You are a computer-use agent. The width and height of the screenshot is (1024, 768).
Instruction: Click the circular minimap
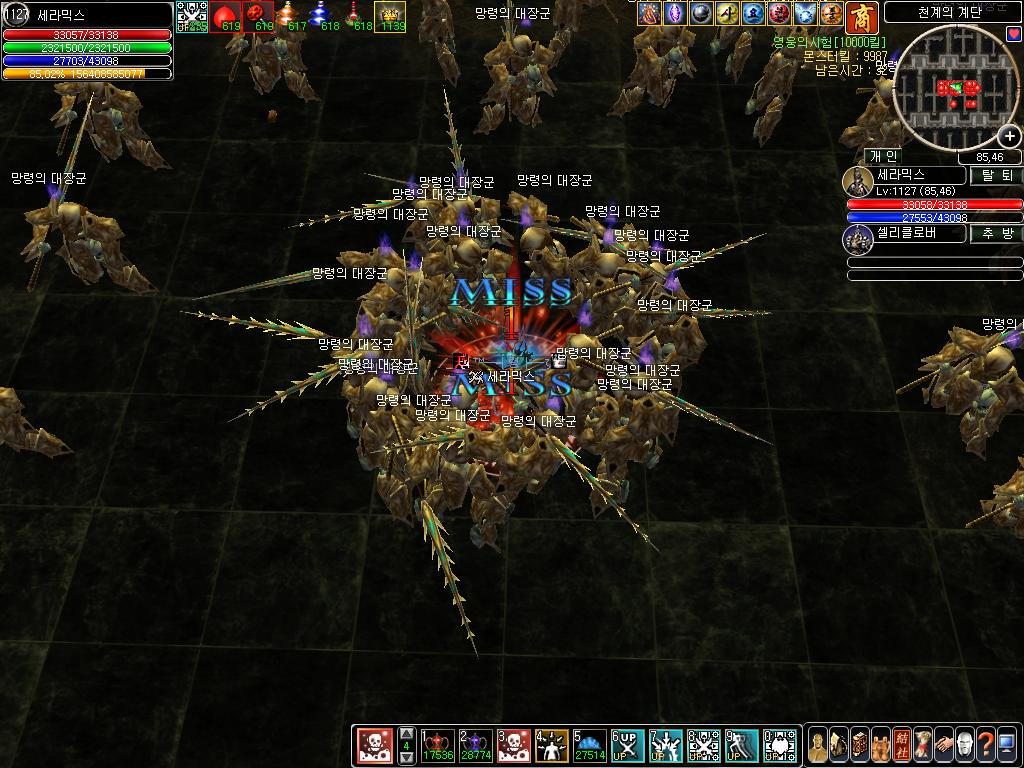(955, 90)
